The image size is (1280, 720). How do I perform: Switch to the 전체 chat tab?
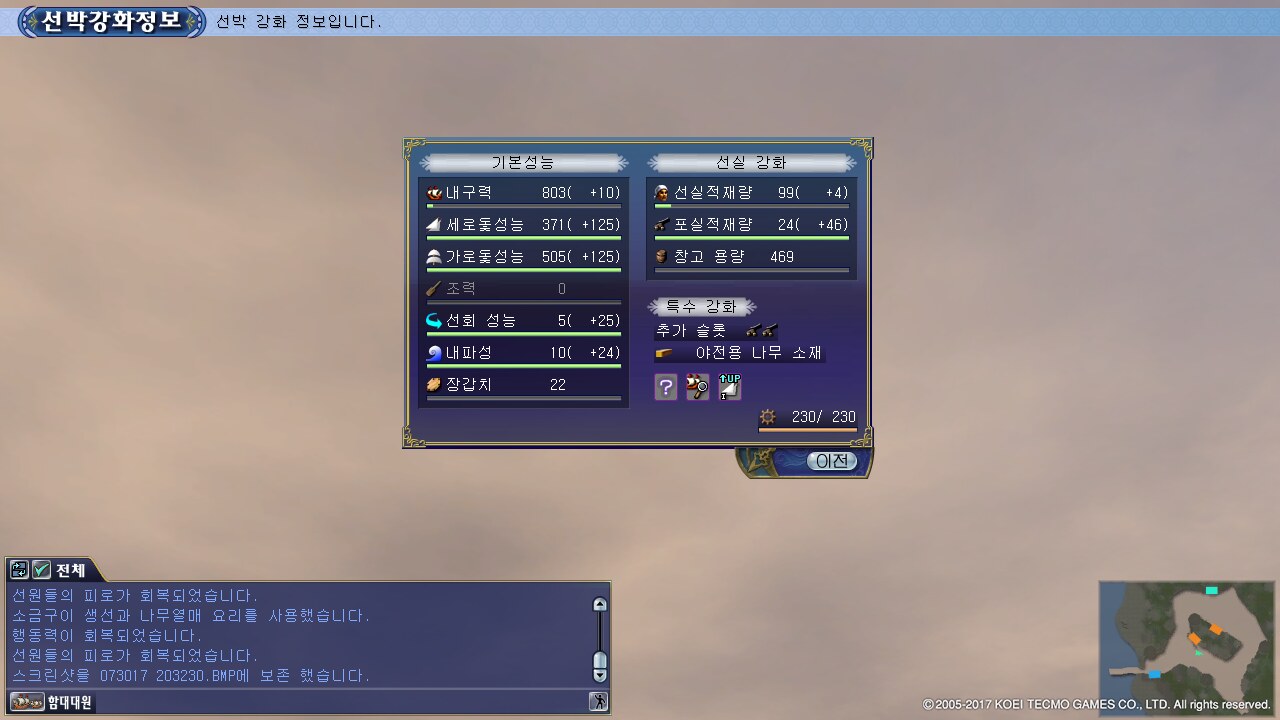(x=71, y=570)
